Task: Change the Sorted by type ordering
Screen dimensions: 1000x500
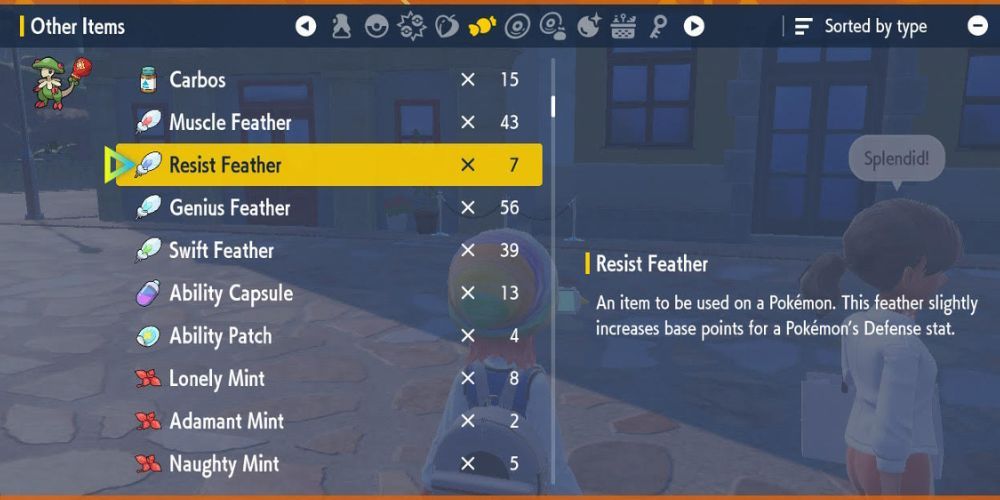Action: click(861, 27)
